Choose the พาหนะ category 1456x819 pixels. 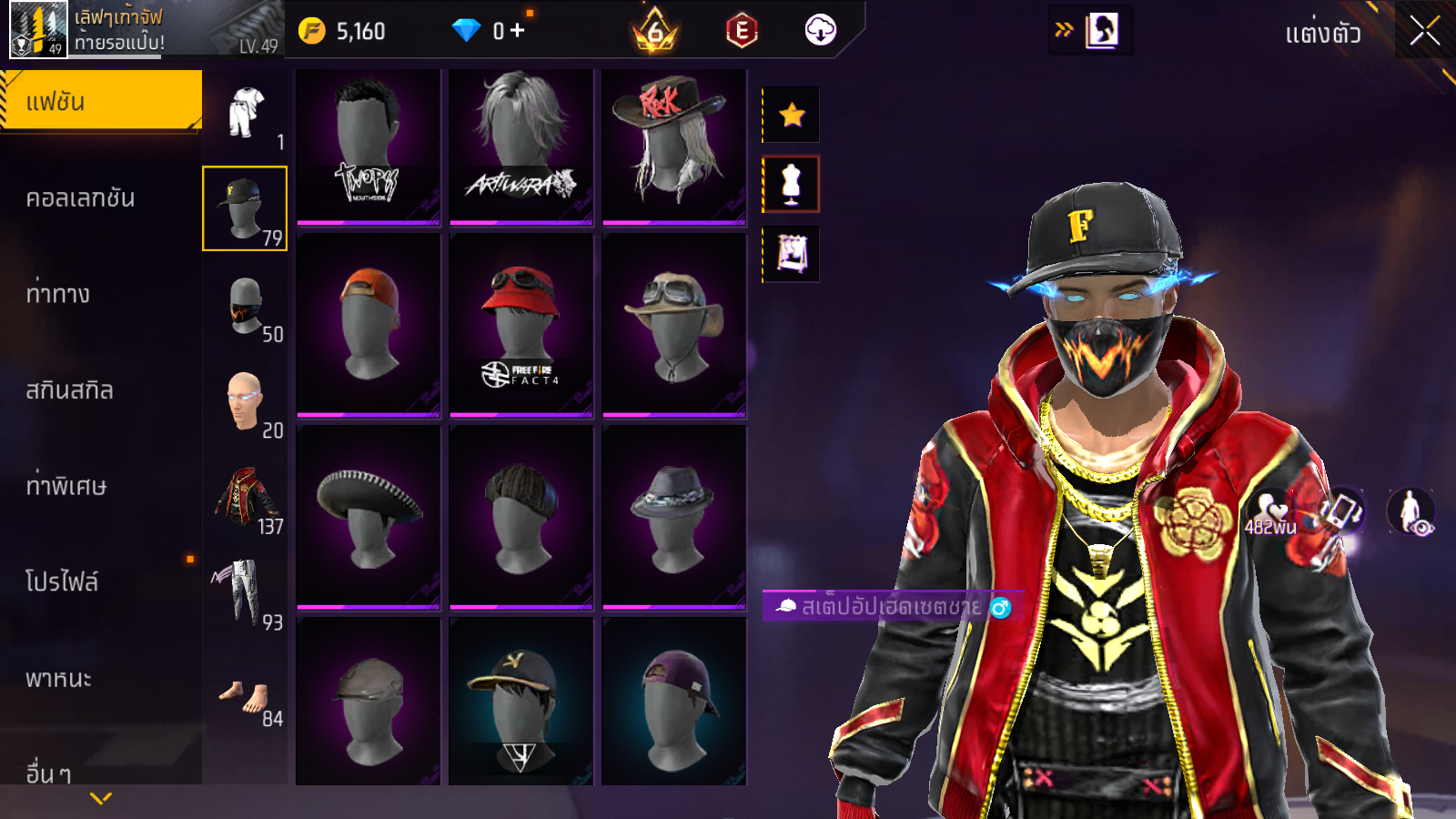point(58,678)
